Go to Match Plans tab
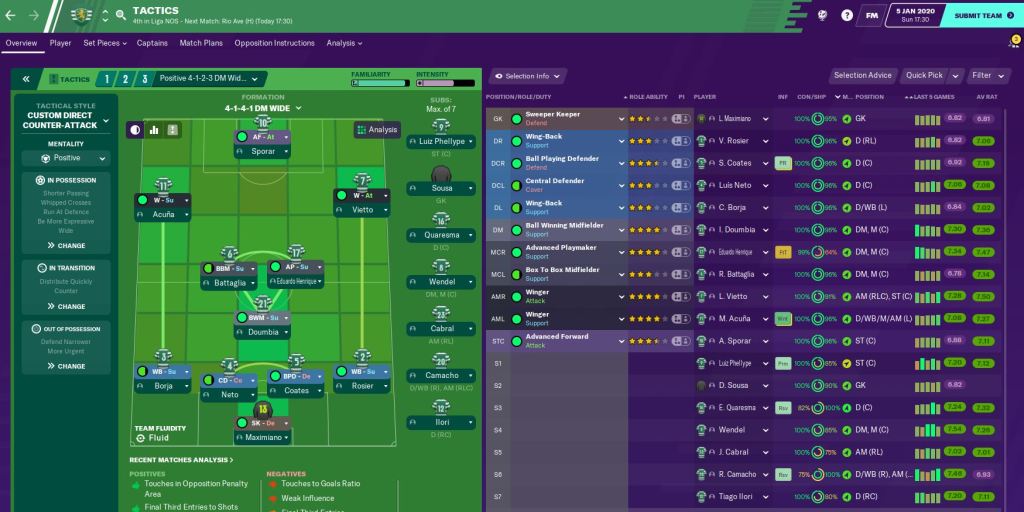This screenshot has height=512, width=1024. pos(201,43)
